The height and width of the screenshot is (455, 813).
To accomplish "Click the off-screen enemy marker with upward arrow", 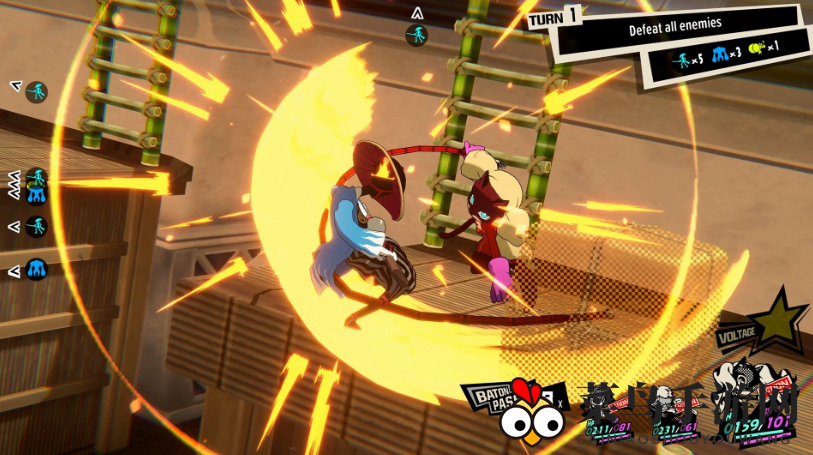I will tap(417, 30).
